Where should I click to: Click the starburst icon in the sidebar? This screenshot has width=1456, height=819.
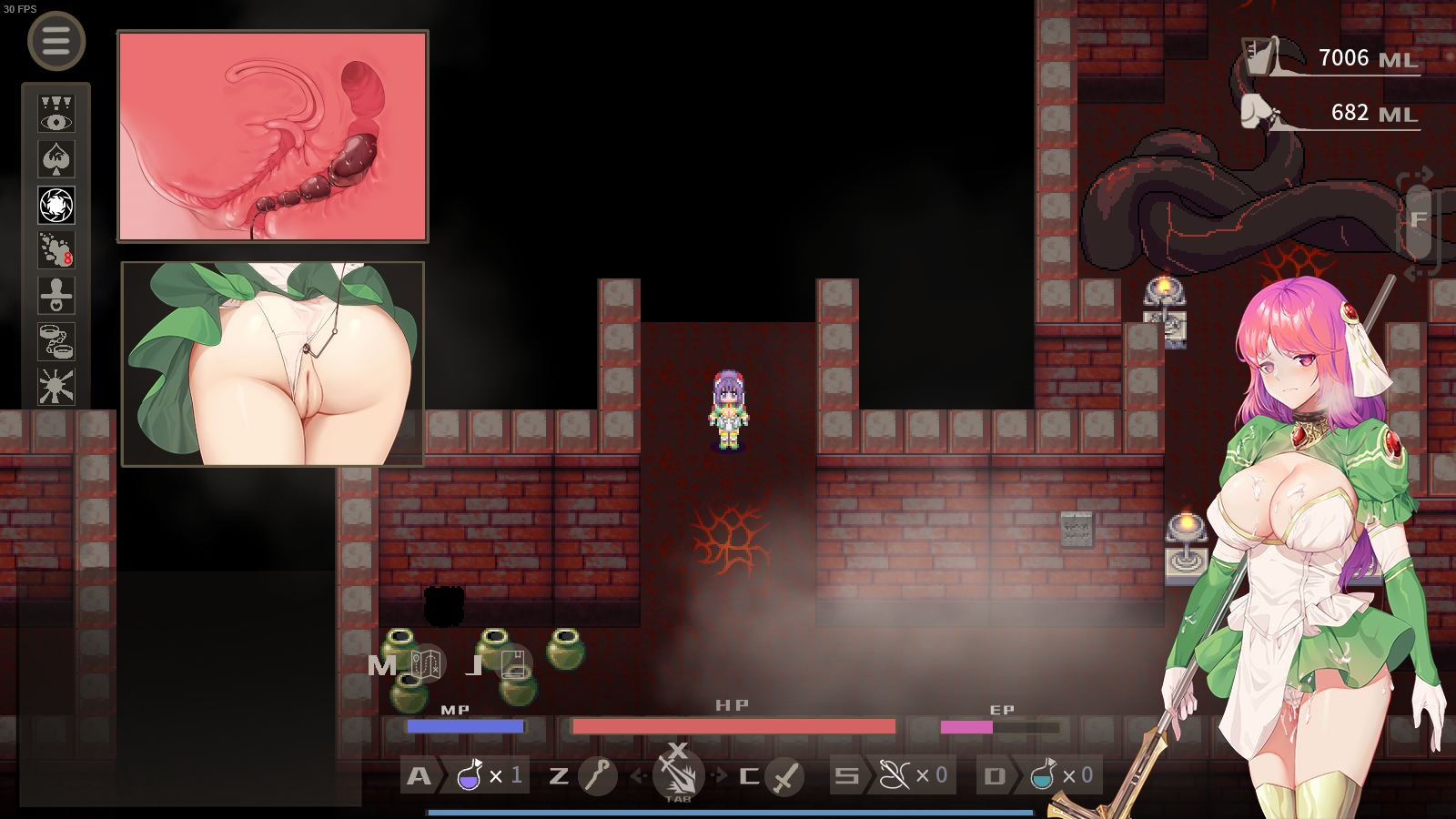(x=56, y=386)
